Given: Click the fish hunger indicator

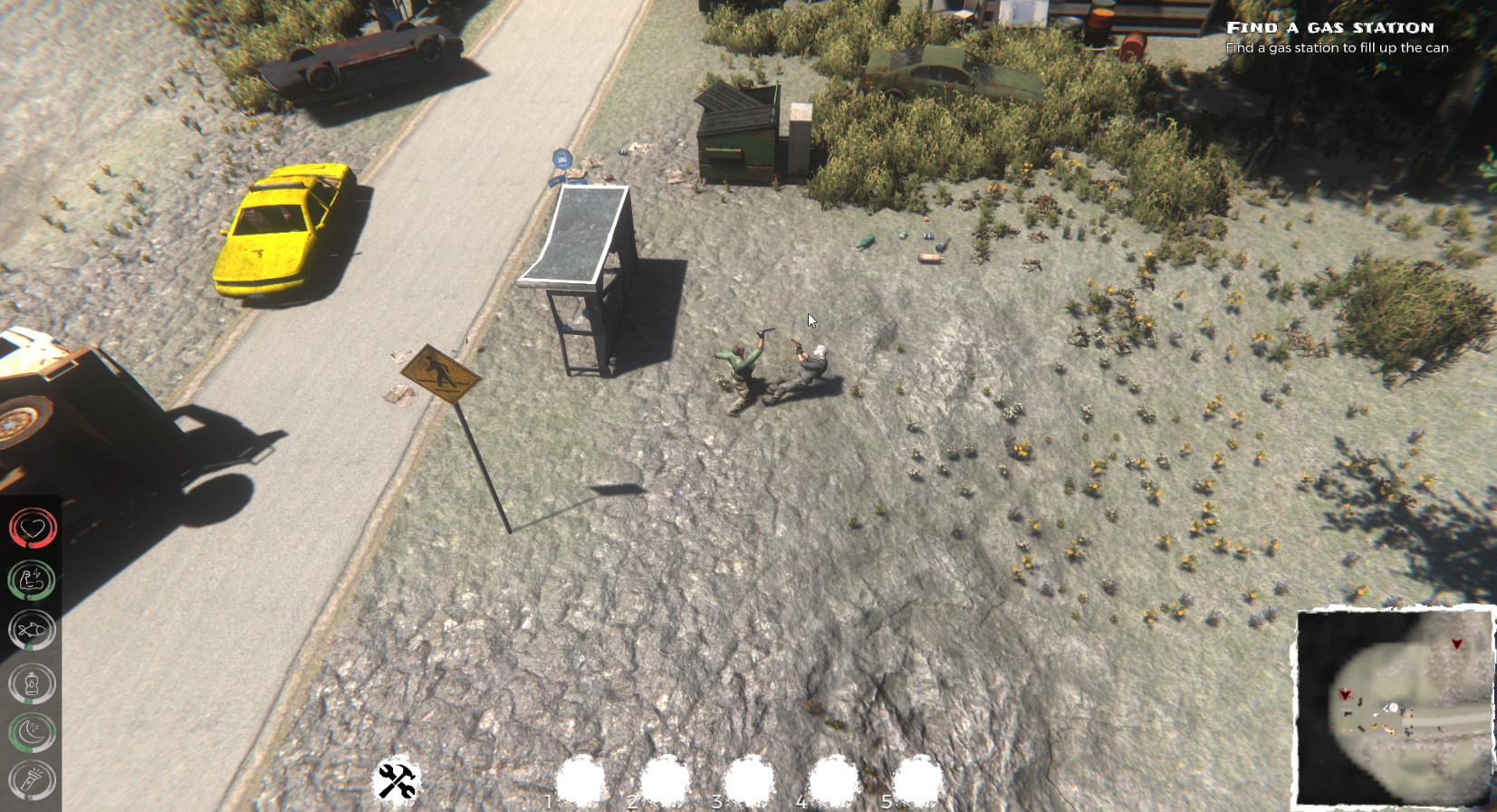Looking at the screenshot, I should (31, 631).
